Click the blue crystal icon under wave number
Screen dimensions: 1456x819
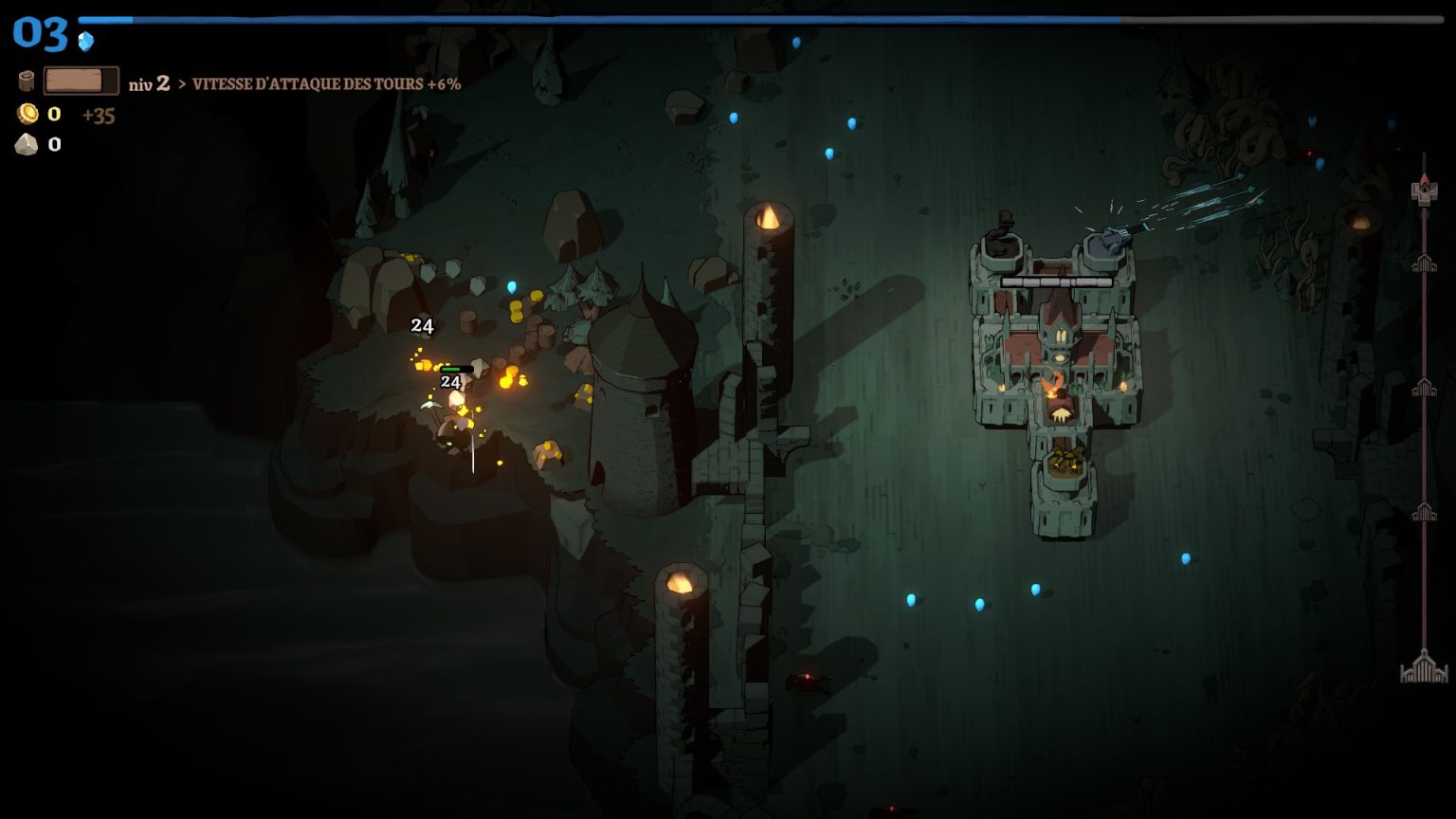(x=86, y=42)
